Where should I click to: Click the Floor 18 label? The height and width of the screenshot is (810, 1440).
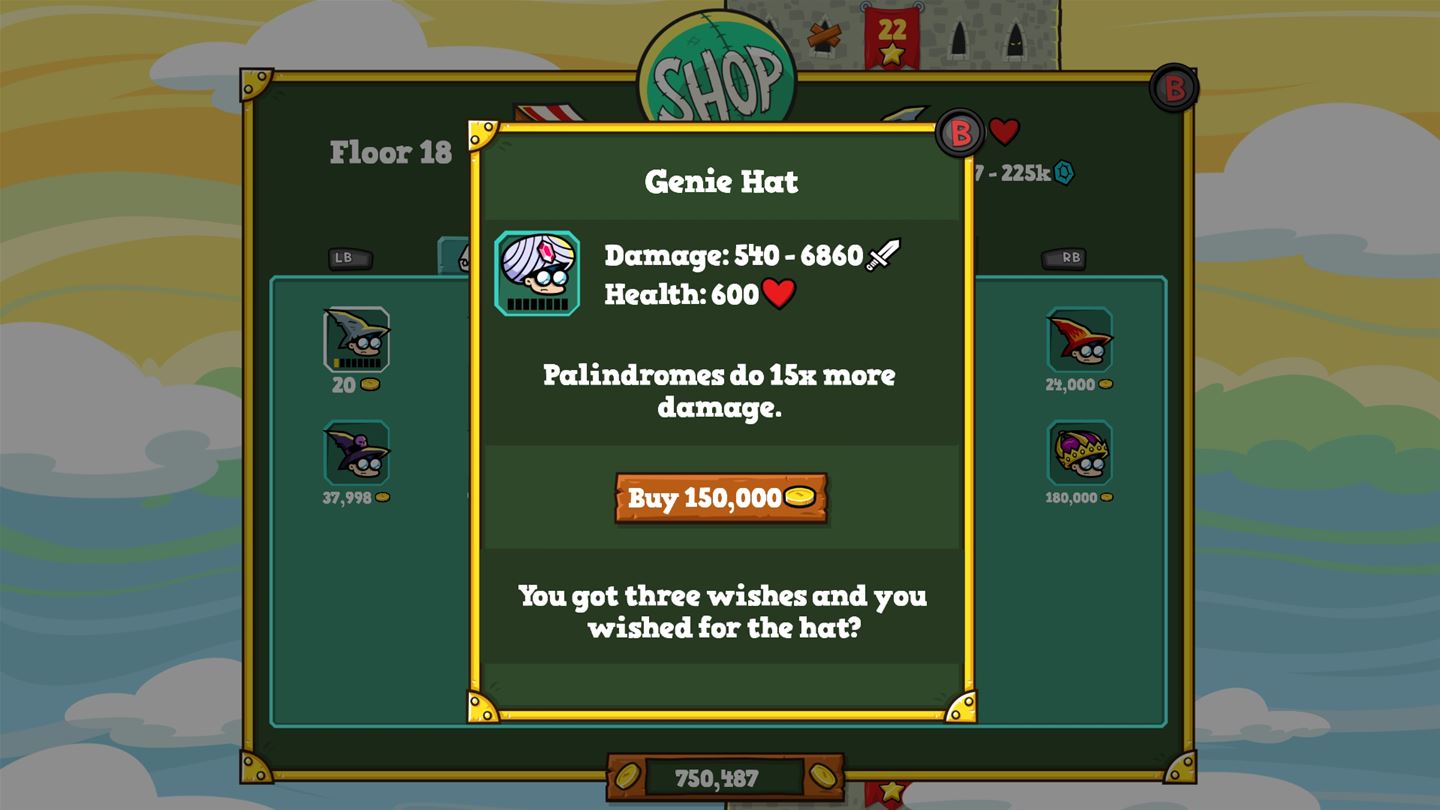[389, 152]
